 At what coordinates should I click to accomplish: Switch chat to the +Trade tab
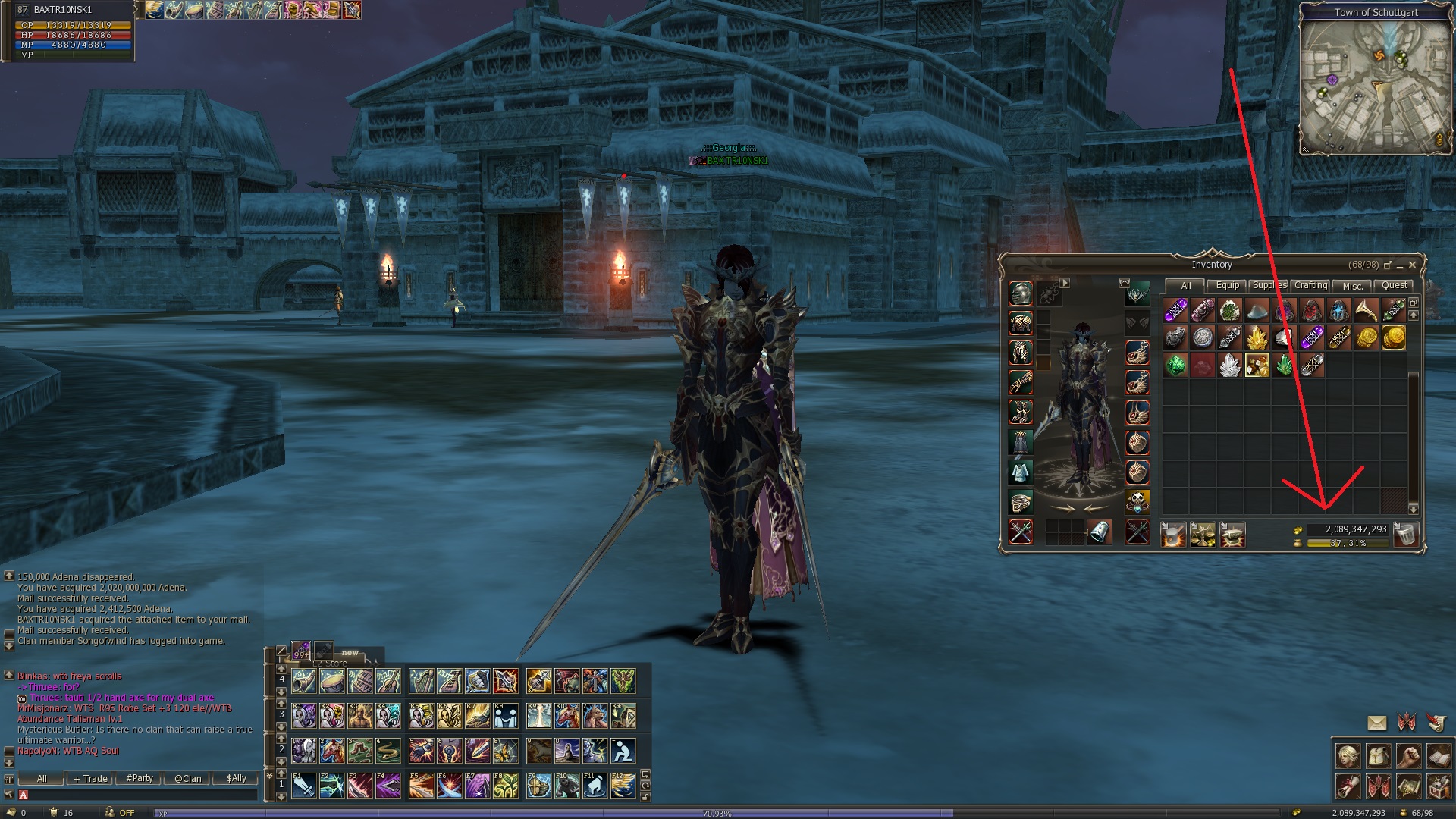coord(90,779)
